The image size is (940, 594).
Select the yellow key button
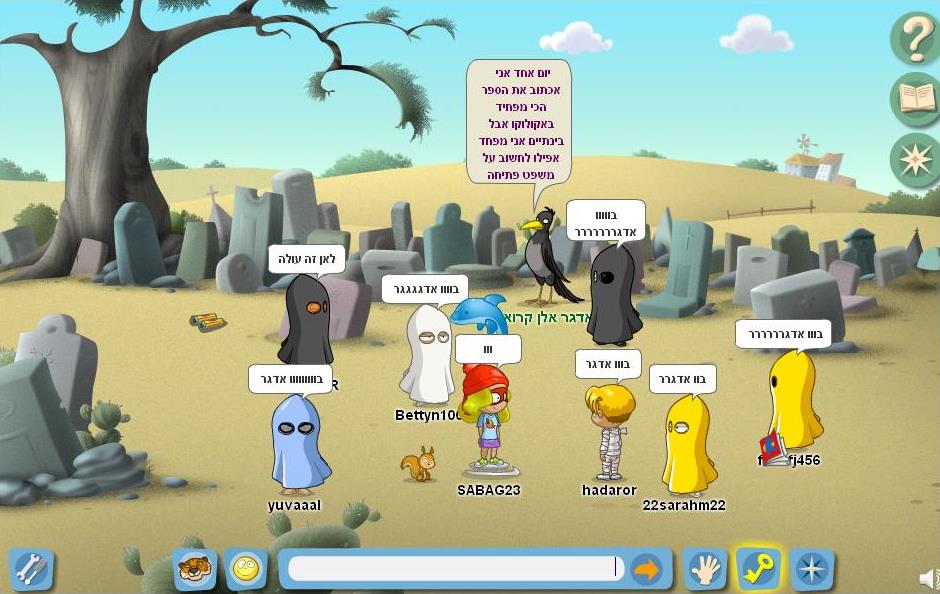click(758, 569)
